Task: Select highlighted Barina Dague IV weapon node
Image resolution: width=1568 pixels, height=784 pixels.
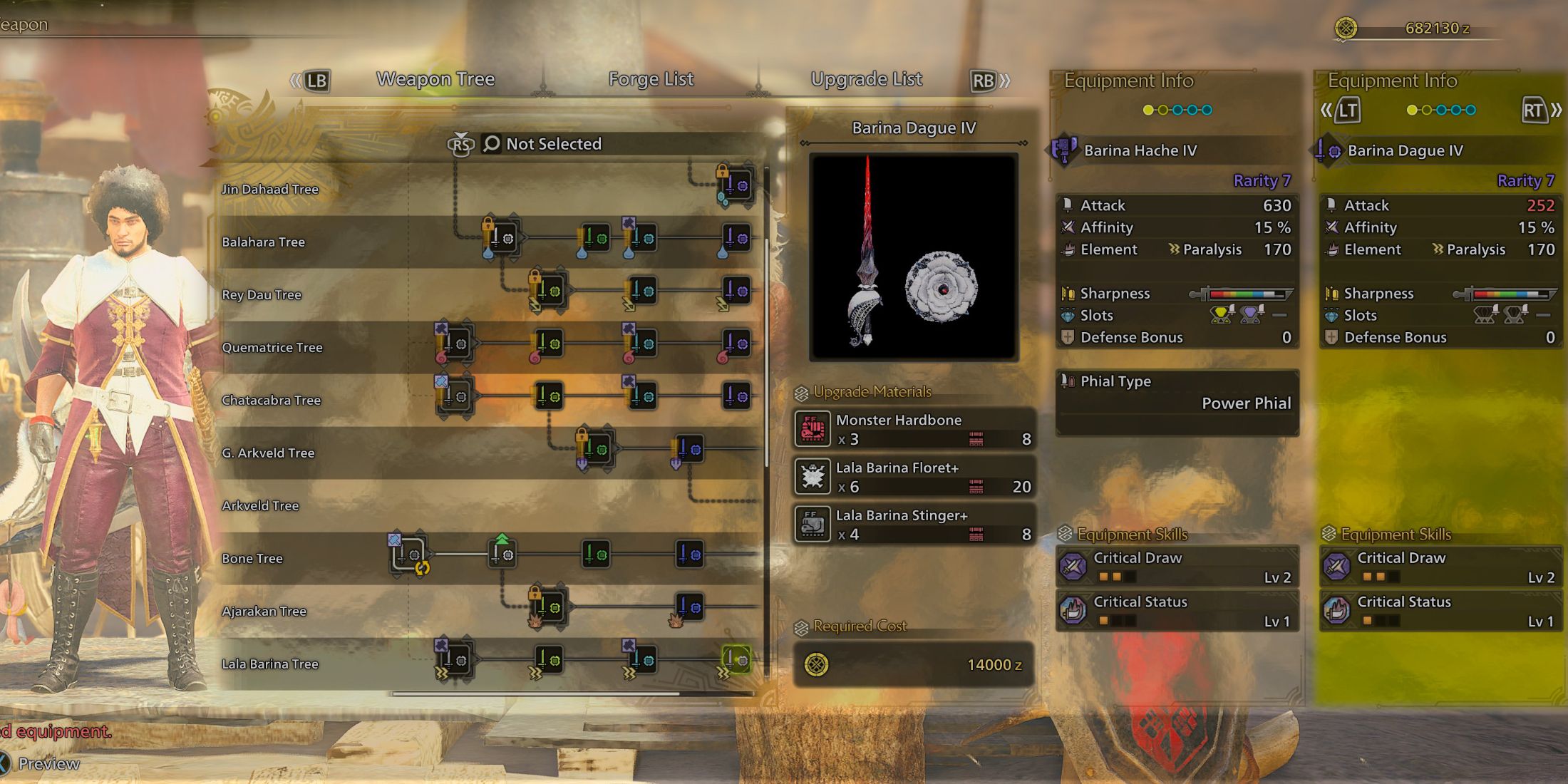Action: [737, 660]
